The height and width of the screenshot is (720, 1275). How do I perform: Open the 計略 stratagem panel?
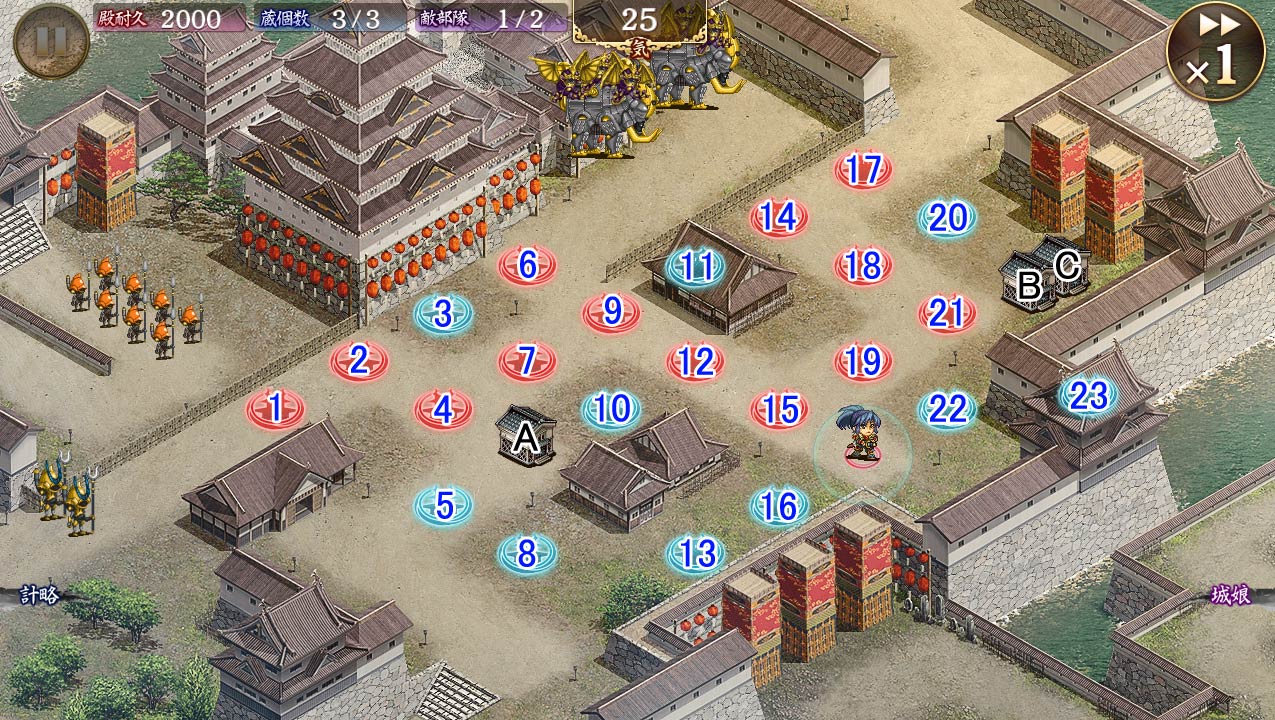[x=36, y=596]
